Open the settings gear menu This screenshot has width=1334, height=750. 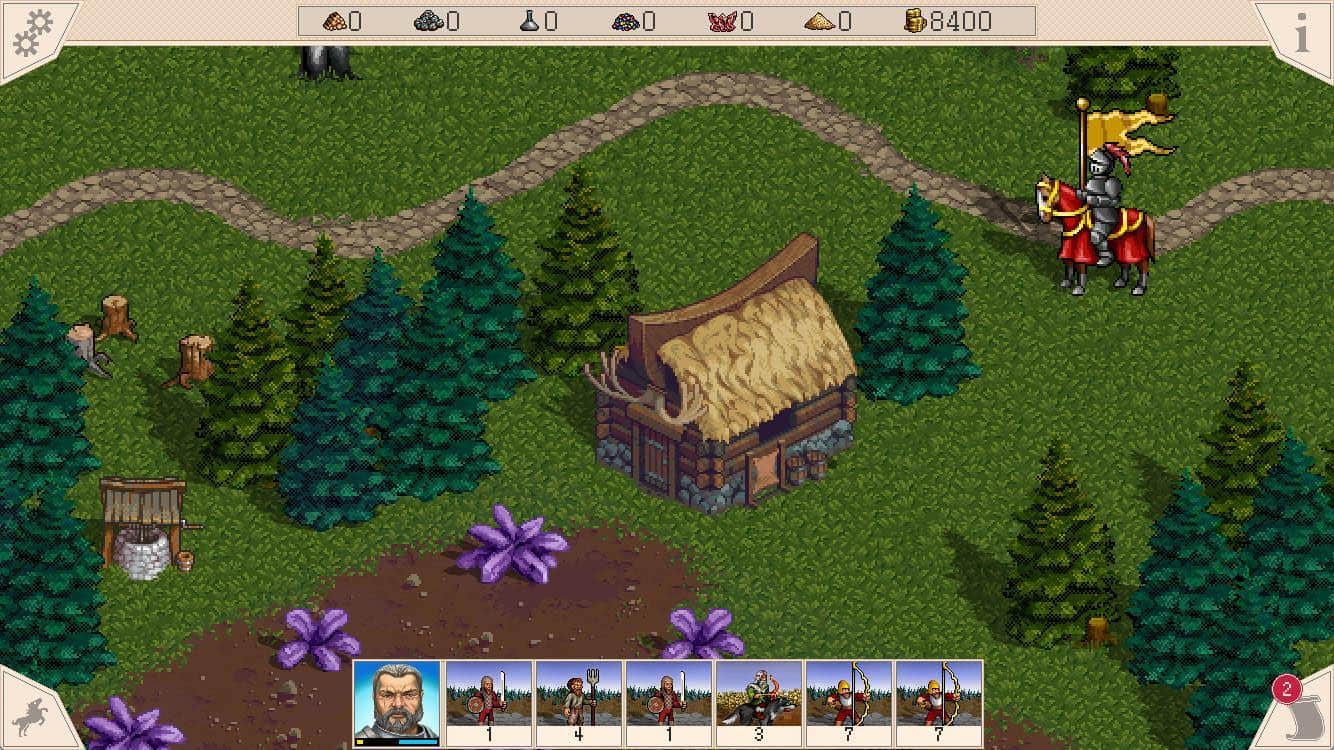pyautogui.click(x=30, y=28)
